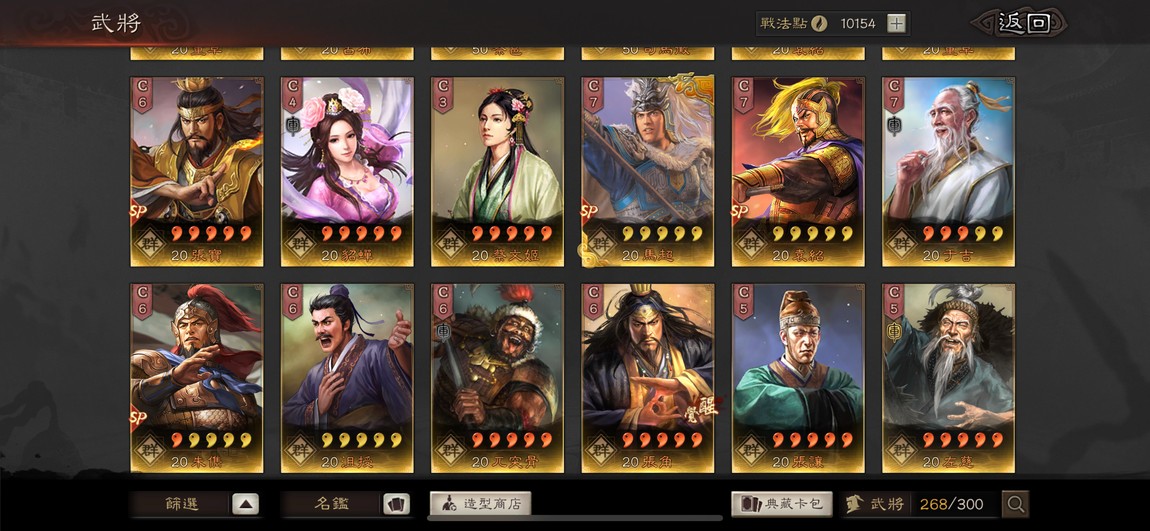Pick the 袁紹 general card

click(798, 171)
